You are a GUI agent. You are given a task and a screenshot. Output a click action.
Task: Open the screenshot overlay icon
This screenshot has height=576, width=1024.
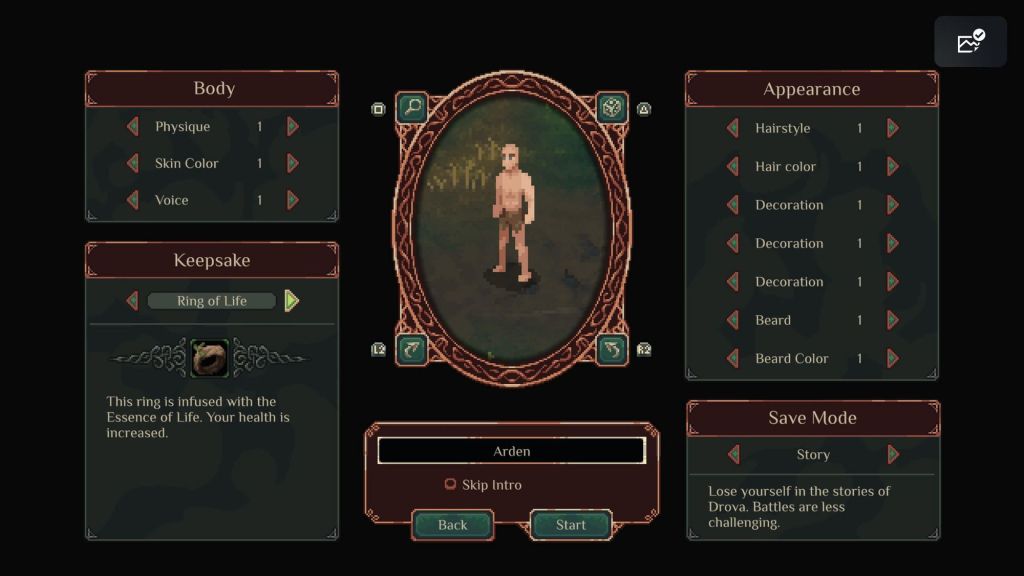coord(970,42)
